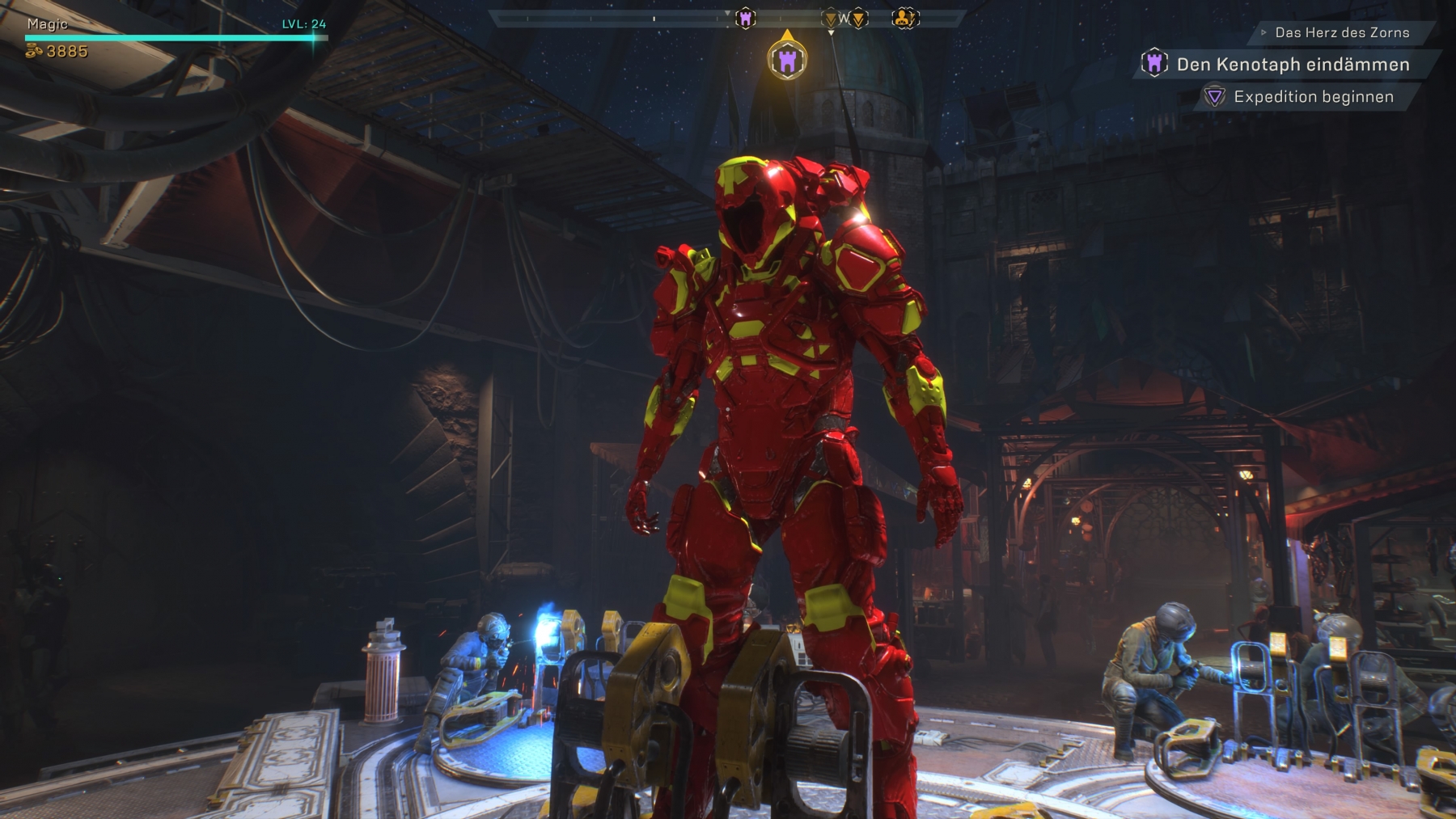Screen dimensions: 1456x819
Task: Click the "Expedition beginnen" objective step
Action: pos(1313,97)
